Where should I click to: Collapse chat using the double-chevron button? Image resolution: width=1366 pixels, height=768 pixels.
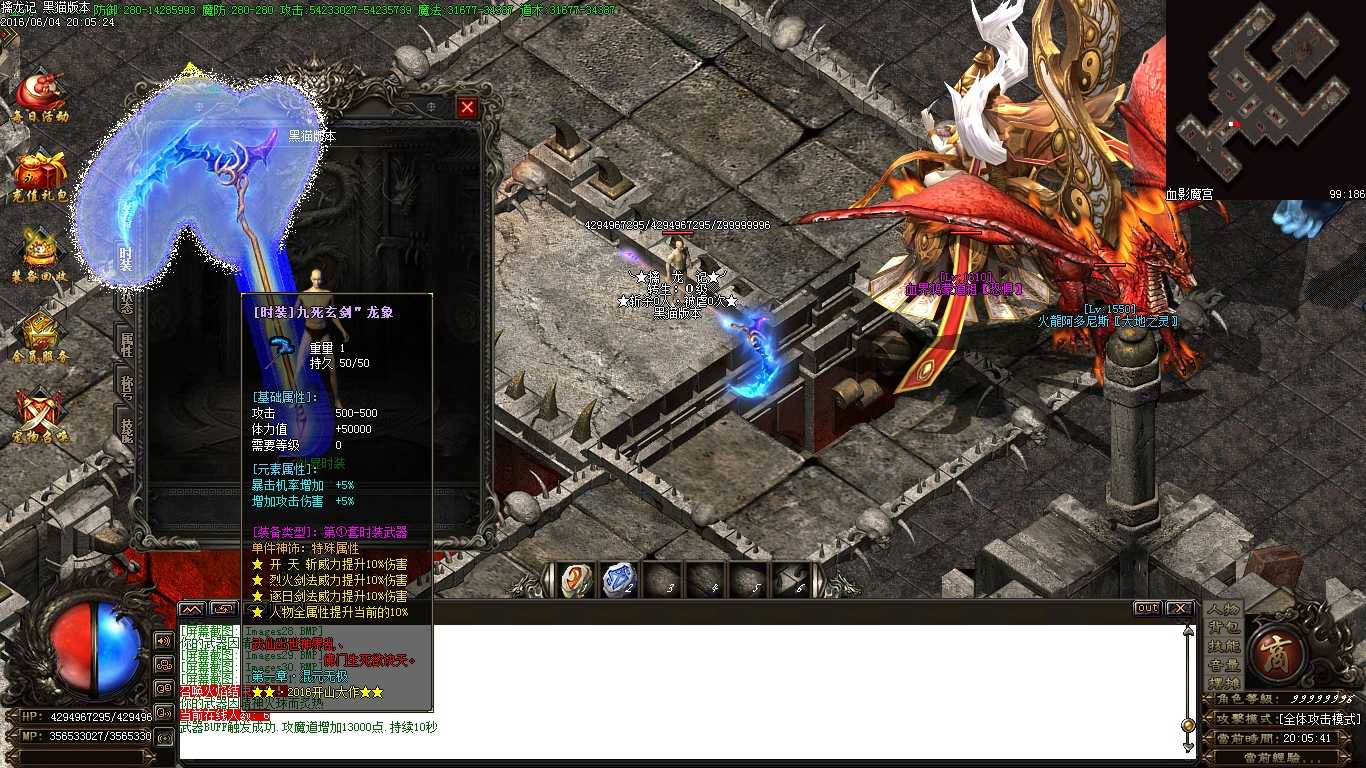[x=191, y=610]
